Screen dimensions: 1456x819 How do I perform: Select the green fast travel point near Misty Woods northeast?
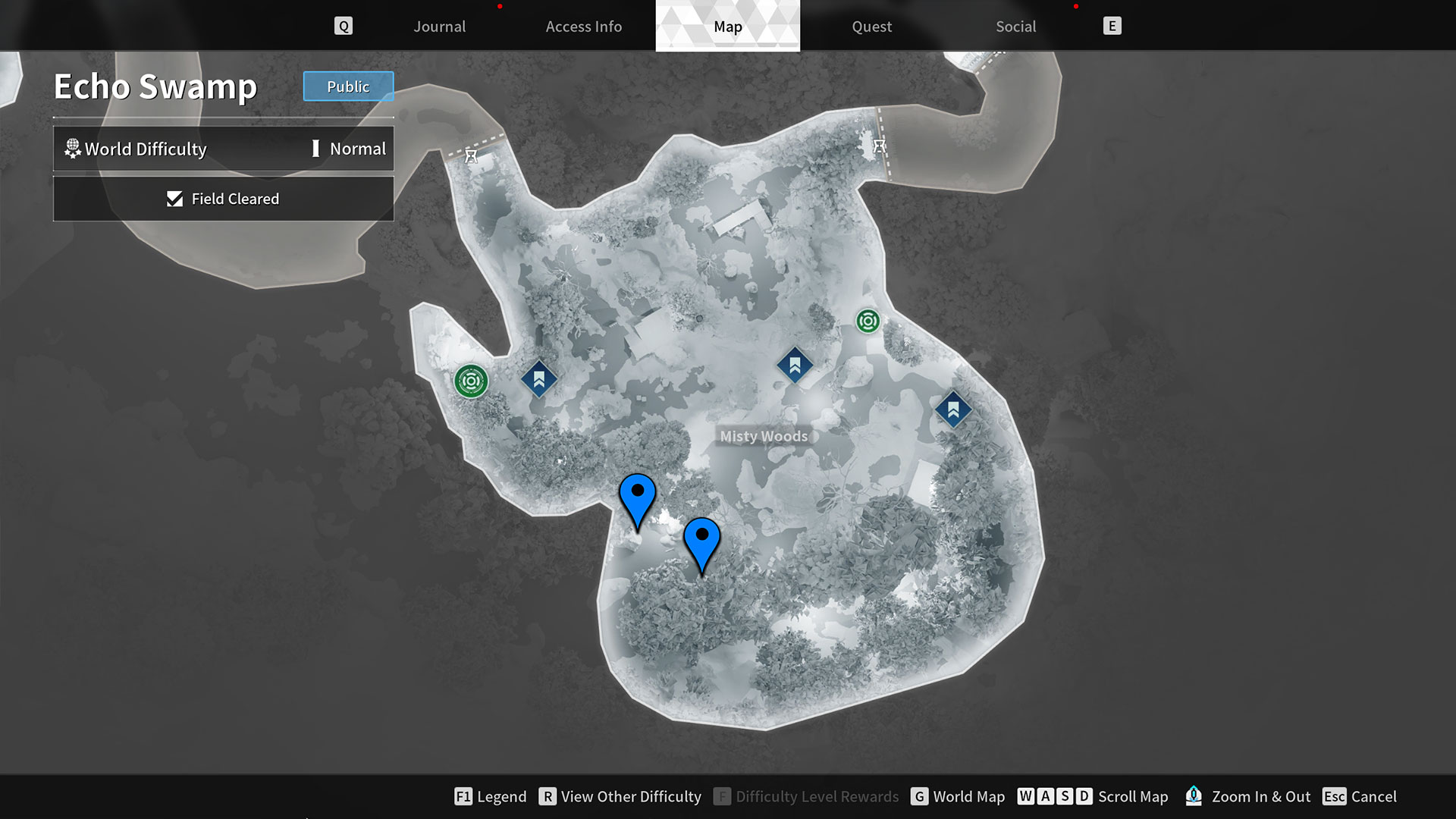click(868, 320)
